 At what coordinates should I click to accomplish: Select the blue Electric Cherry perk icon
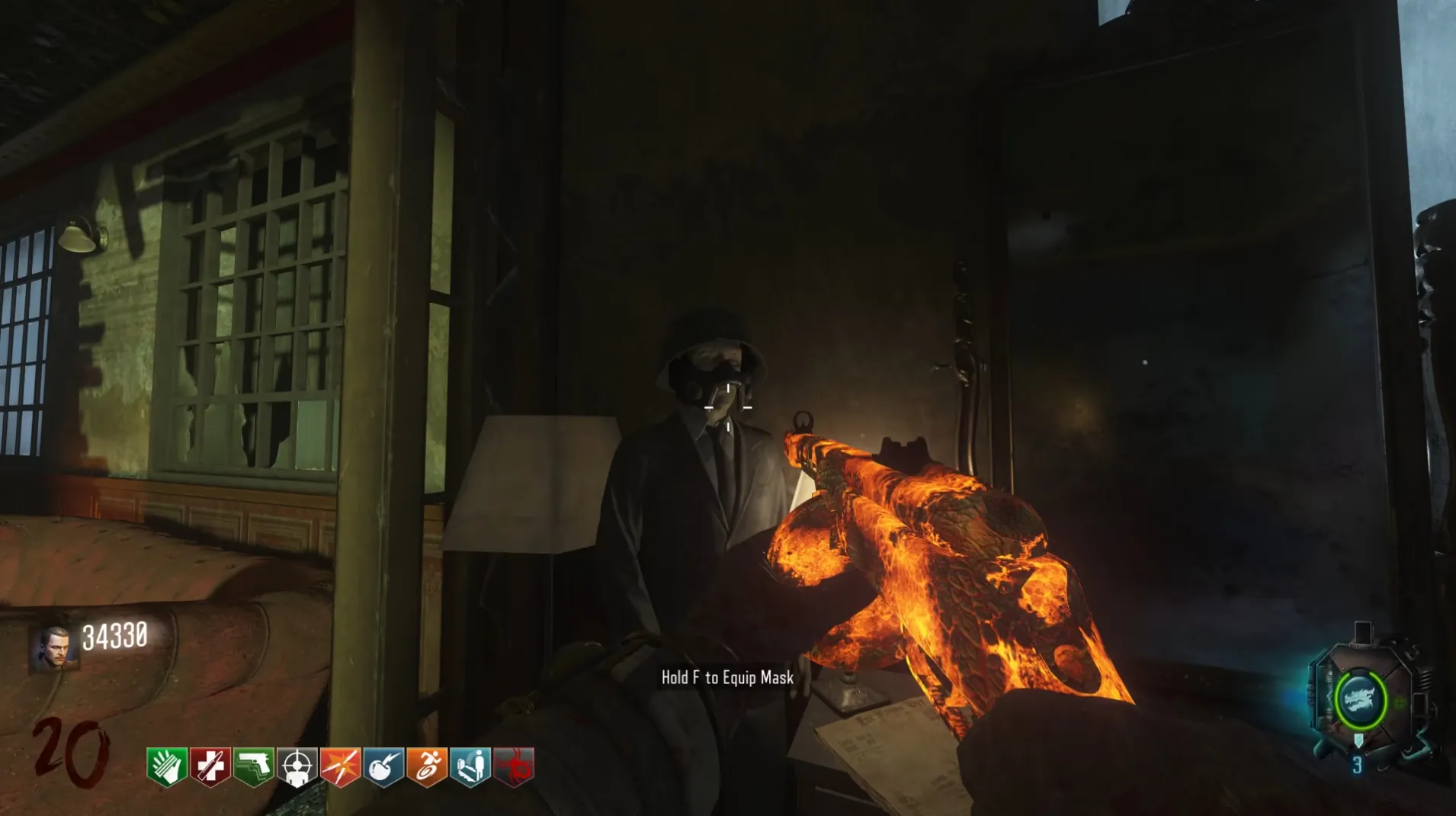(x=383, y=766)
